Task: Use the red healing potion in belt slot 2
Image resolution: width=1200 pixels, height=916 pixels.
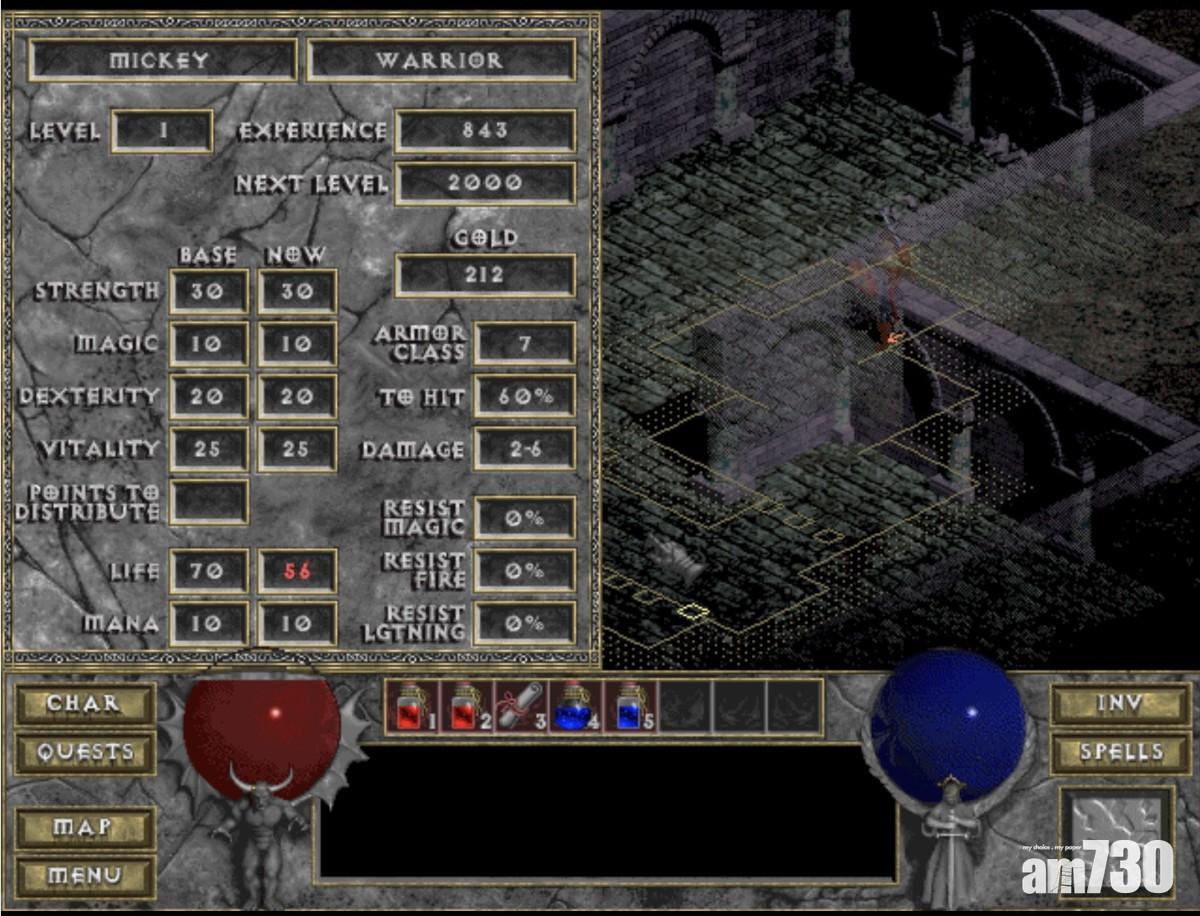Action: click(465, 706)
